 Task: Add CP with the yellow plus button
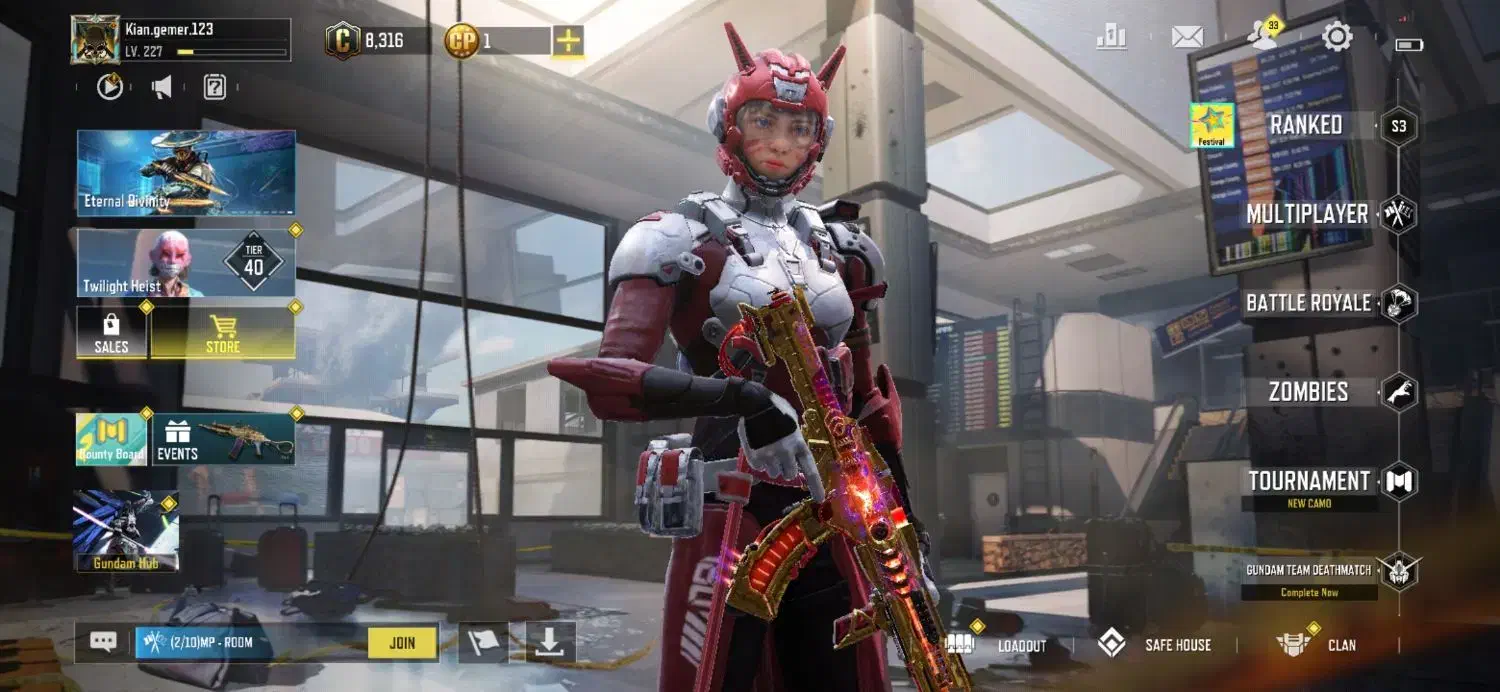(x=568, y=41)
